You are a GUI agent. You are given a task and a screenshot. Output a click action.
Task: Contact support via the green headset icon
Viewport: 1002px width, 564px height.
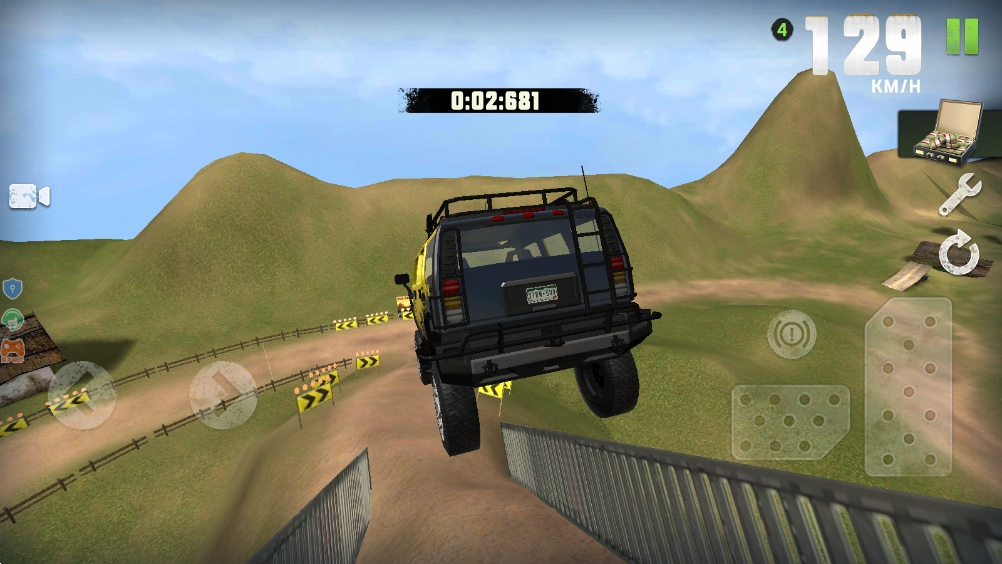12,320
